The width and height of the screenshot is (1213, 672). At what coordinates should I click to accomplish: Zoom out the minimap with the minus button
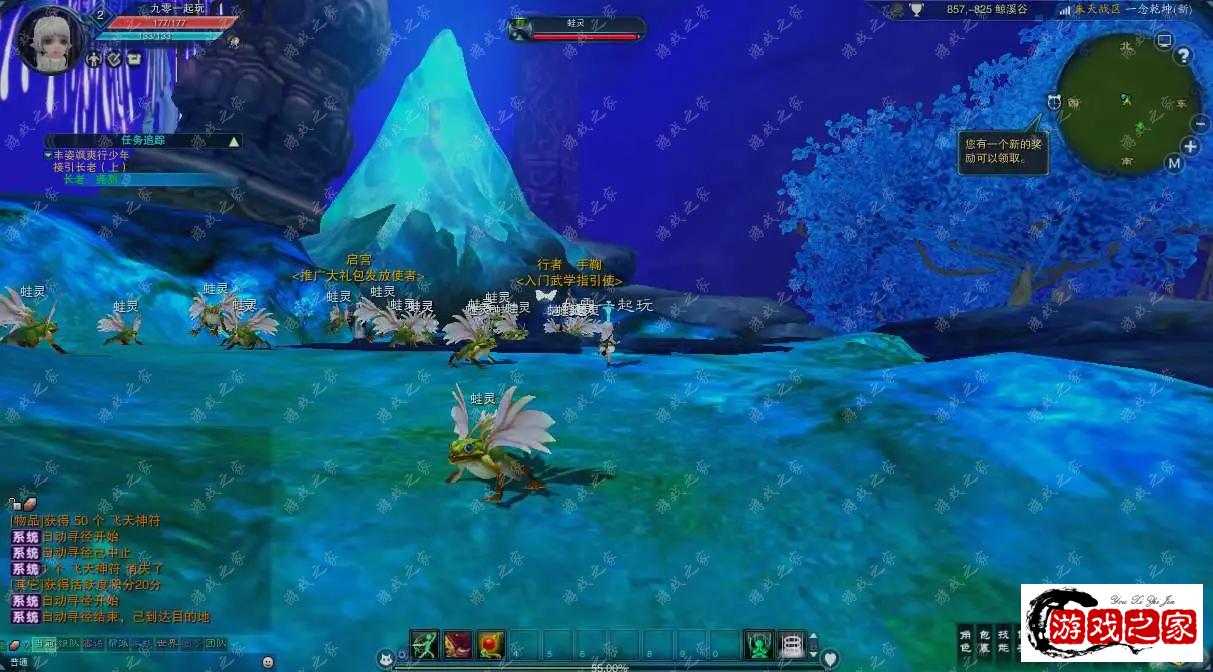(1201, 123)
